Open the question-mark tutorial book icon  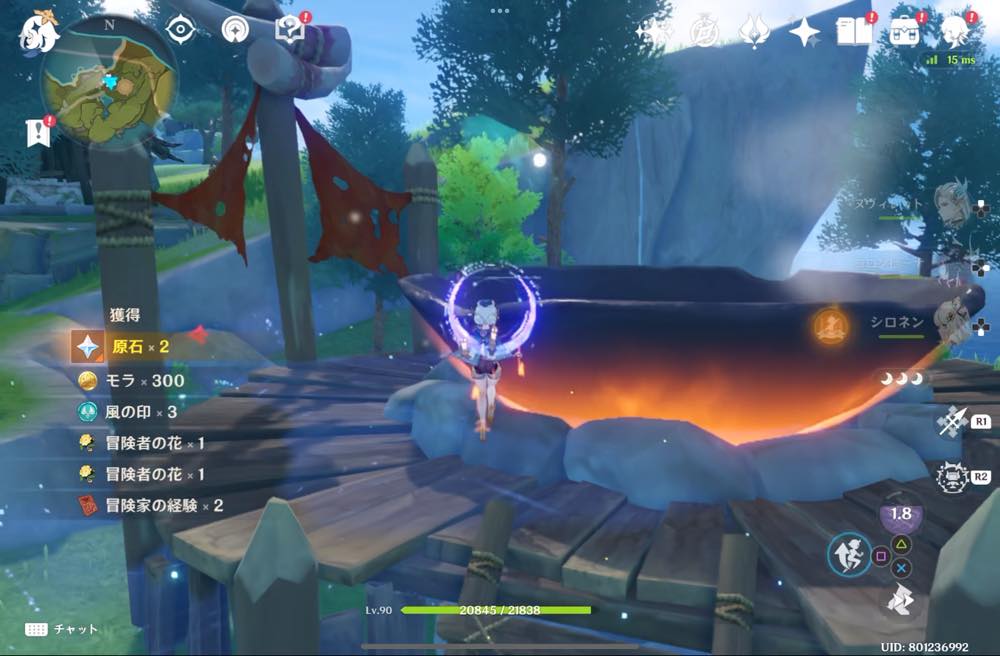290,30
